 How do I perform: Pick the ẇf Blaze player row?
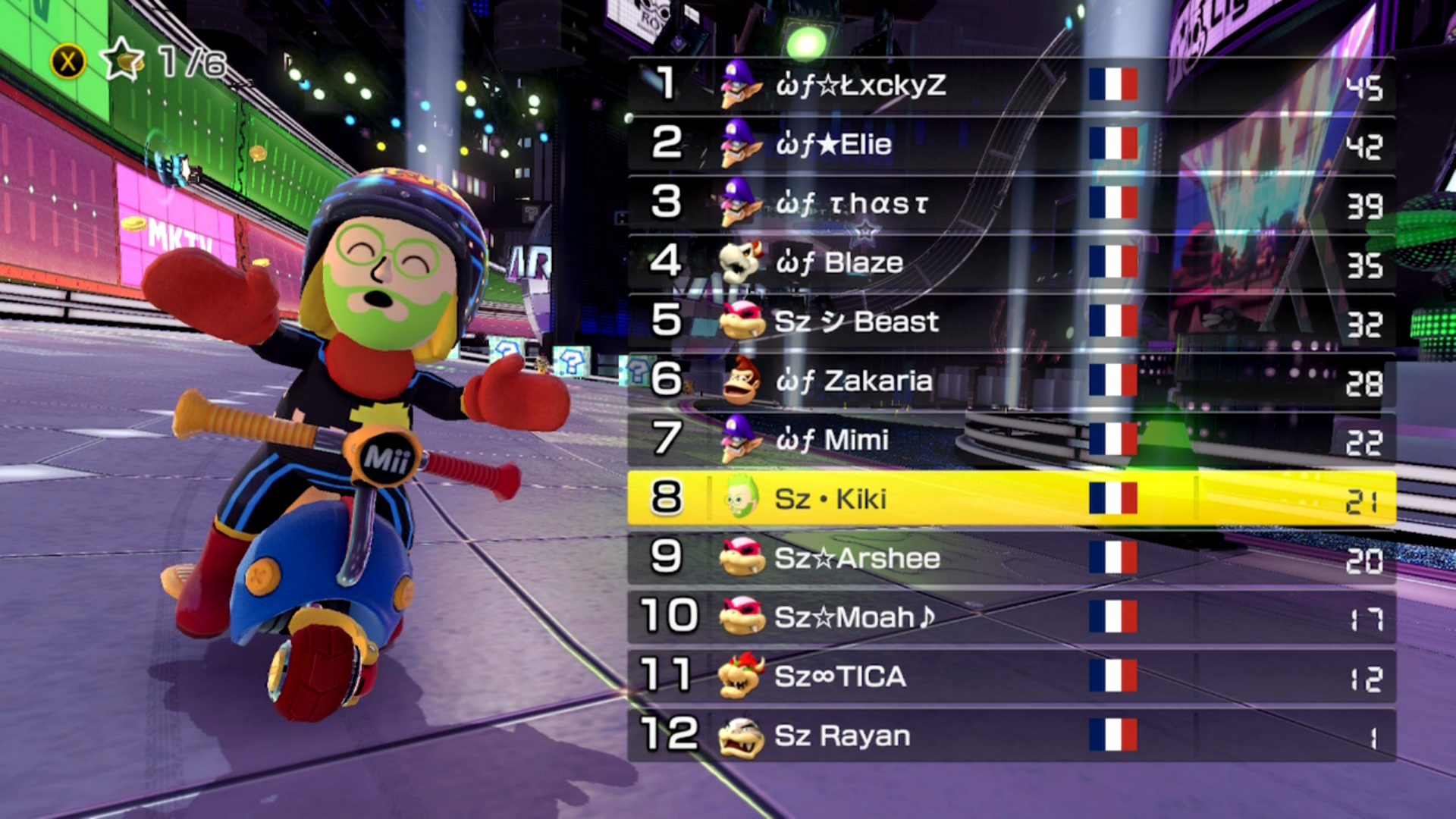click(1012, 262)
